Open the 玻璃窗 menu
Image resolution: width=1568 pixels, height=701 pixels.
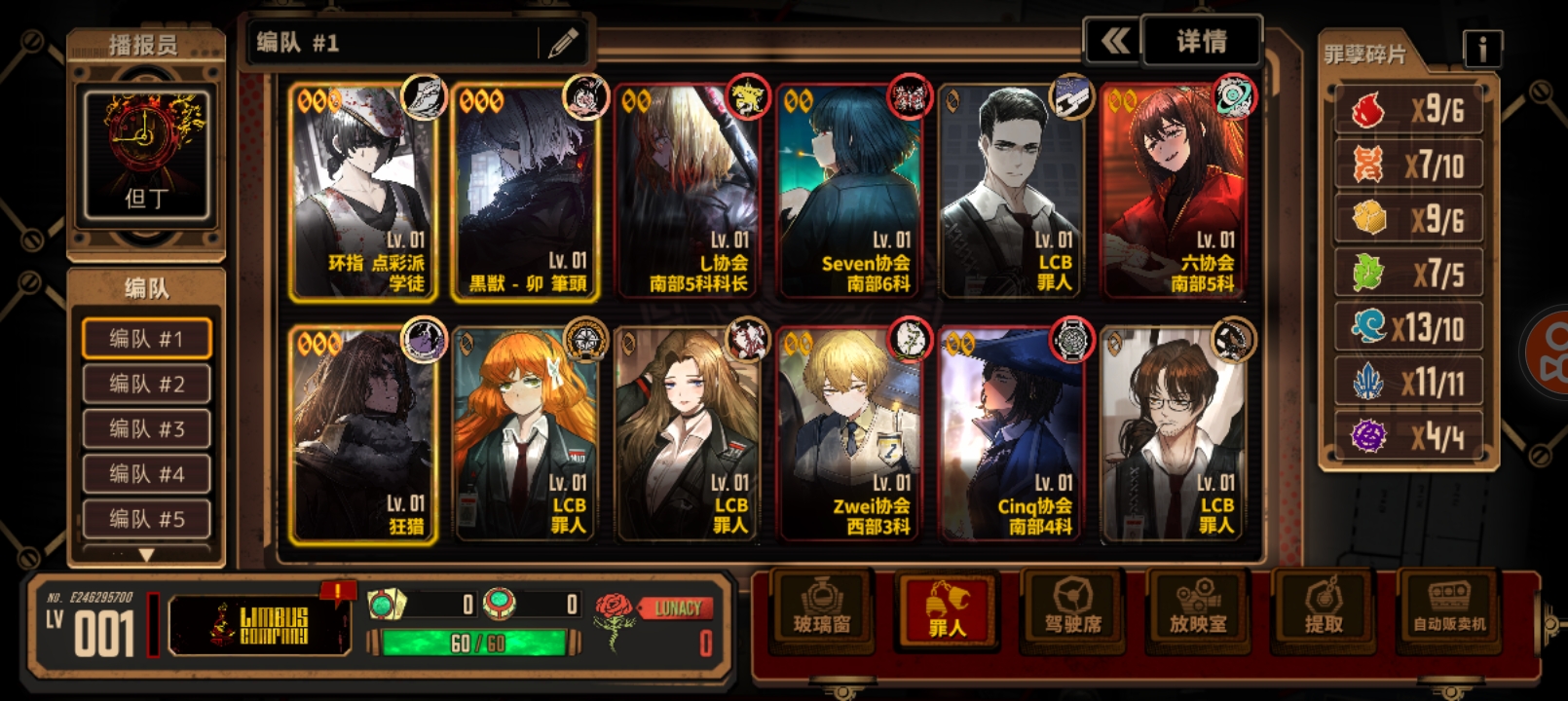[822, 609]
